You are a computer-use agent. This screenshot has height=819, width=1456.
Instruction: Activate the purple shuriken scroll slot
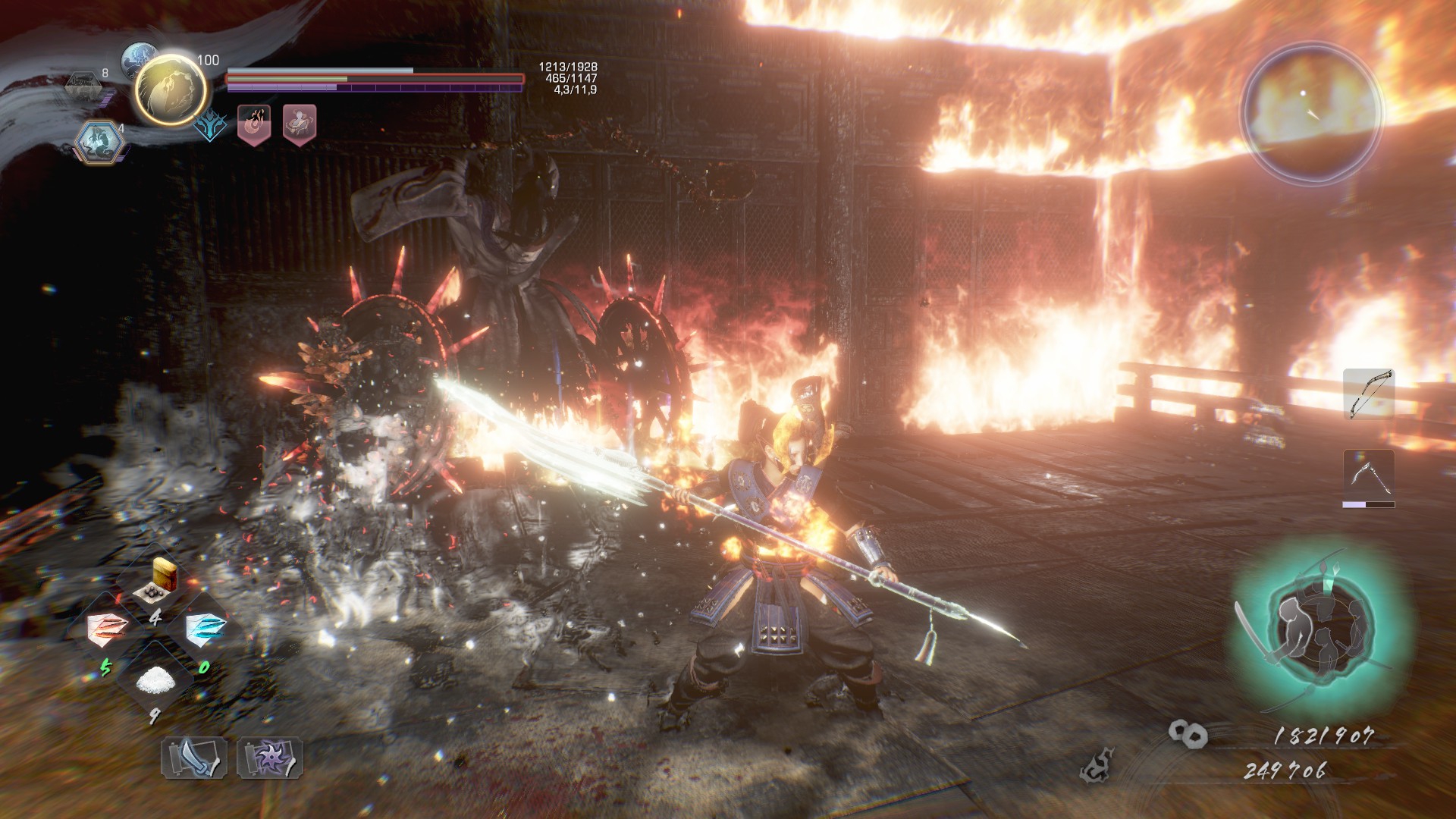[x=270, y=757]
